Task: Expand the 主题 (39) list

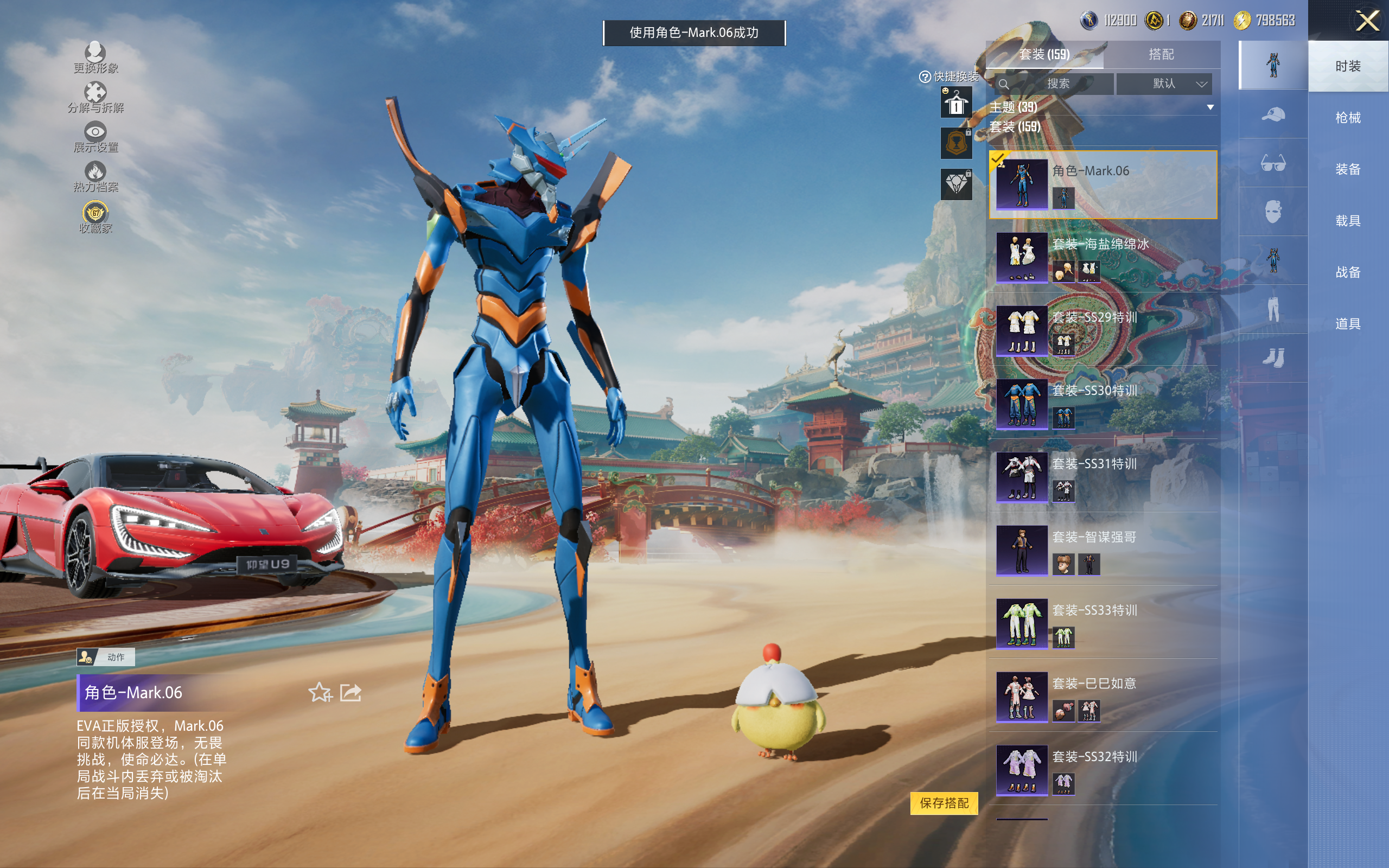Action: 1210,107
